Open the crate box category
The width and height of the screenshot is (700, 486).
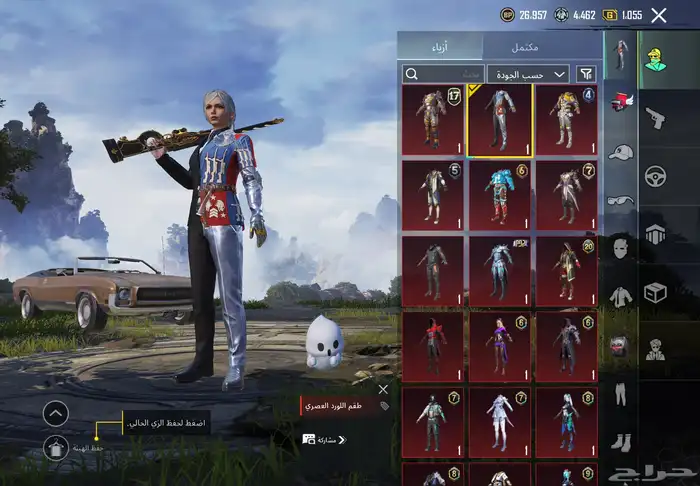click(656, 292)
